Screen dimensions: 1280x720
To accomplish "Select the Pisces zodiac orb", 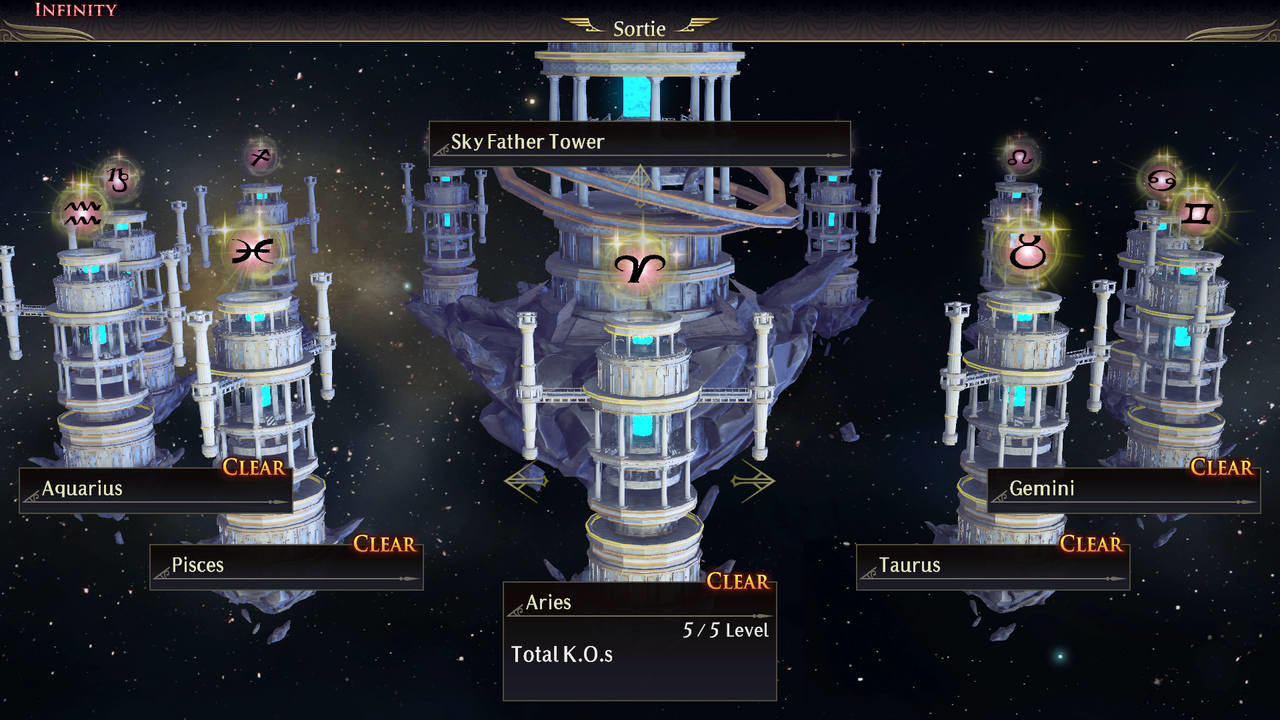I will (253, 249).
